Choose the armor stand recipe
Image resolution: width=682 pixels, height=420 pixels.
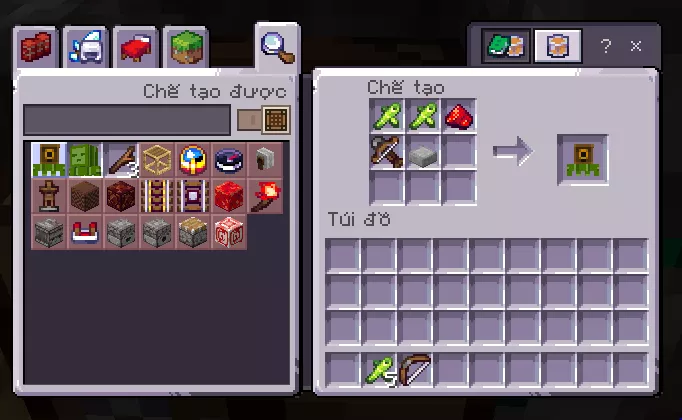(48, 196)
